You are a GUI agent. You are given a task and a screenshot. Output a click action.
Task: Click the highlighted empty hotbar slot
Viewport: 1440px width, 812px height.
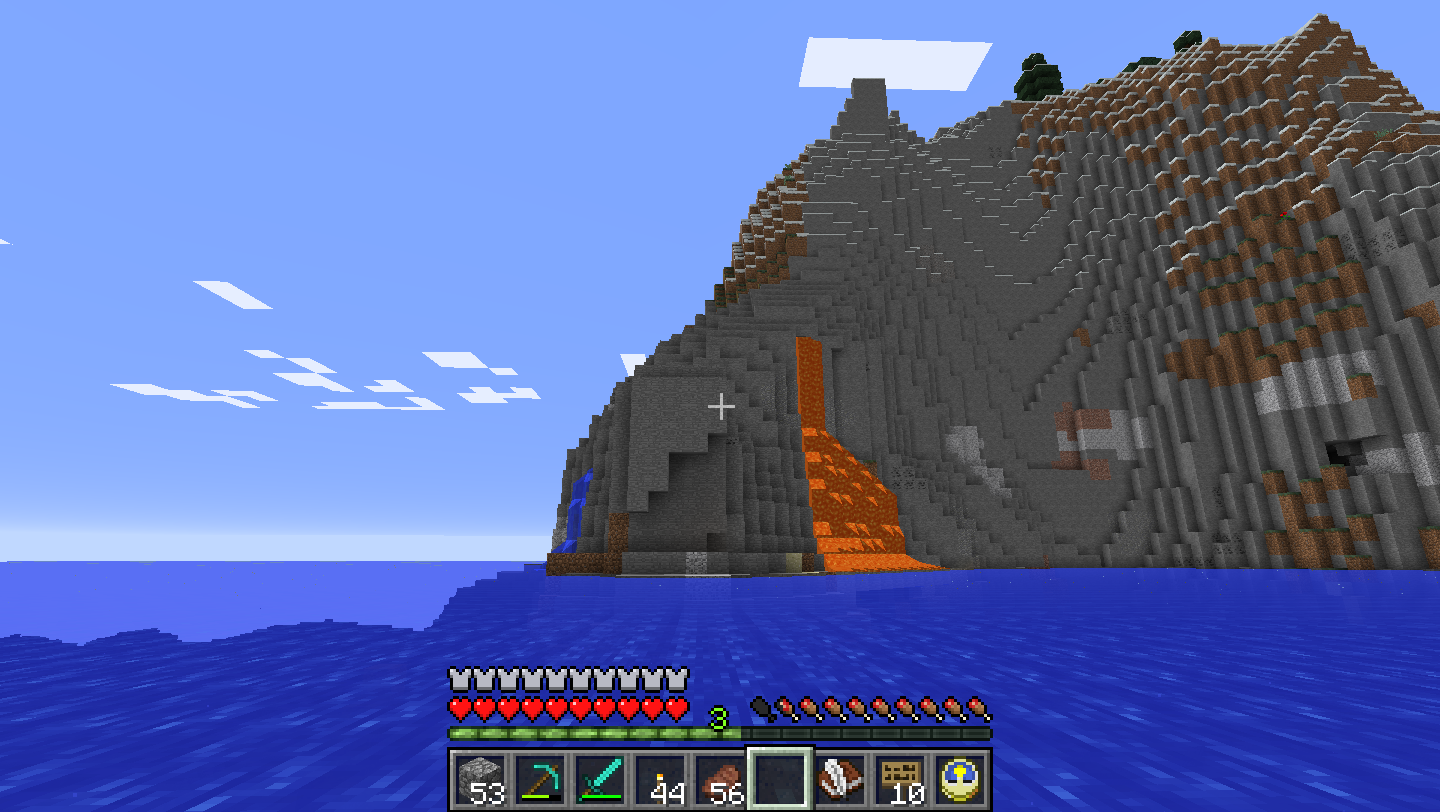(x=780, y=778)
